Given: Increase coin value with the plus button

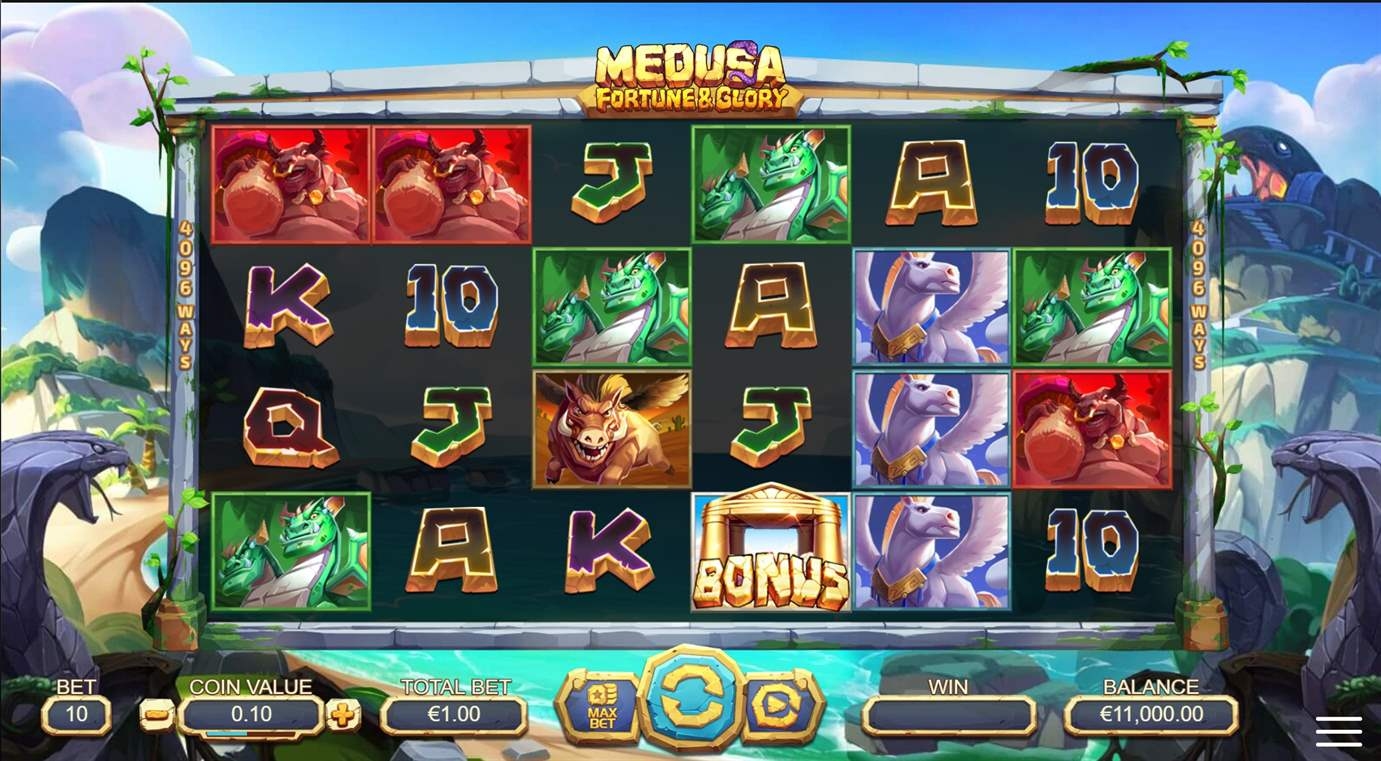Looking at the screenshot, I should coord(342,715).
